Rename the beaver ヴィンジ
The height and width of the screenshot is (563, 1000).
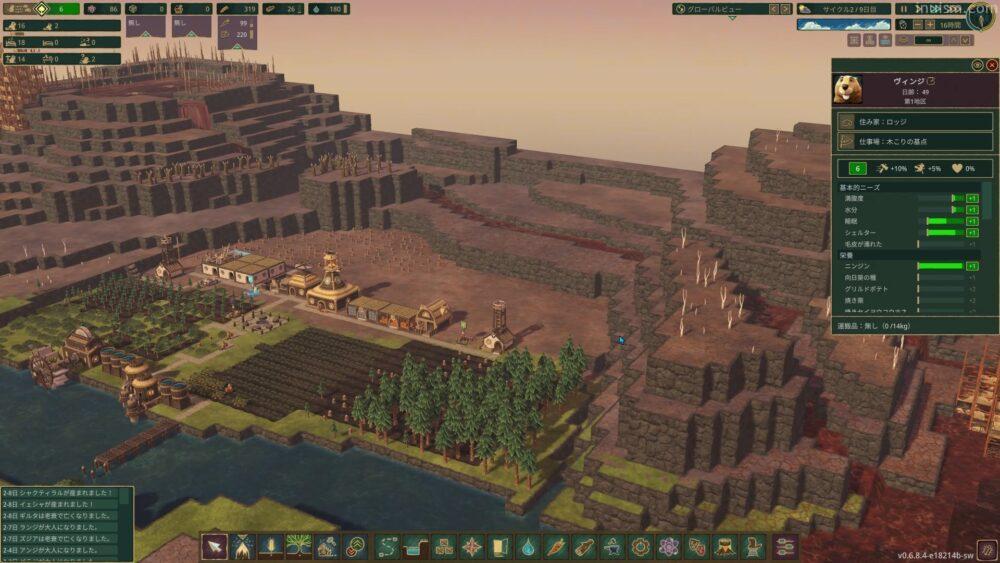coord(931,80)
